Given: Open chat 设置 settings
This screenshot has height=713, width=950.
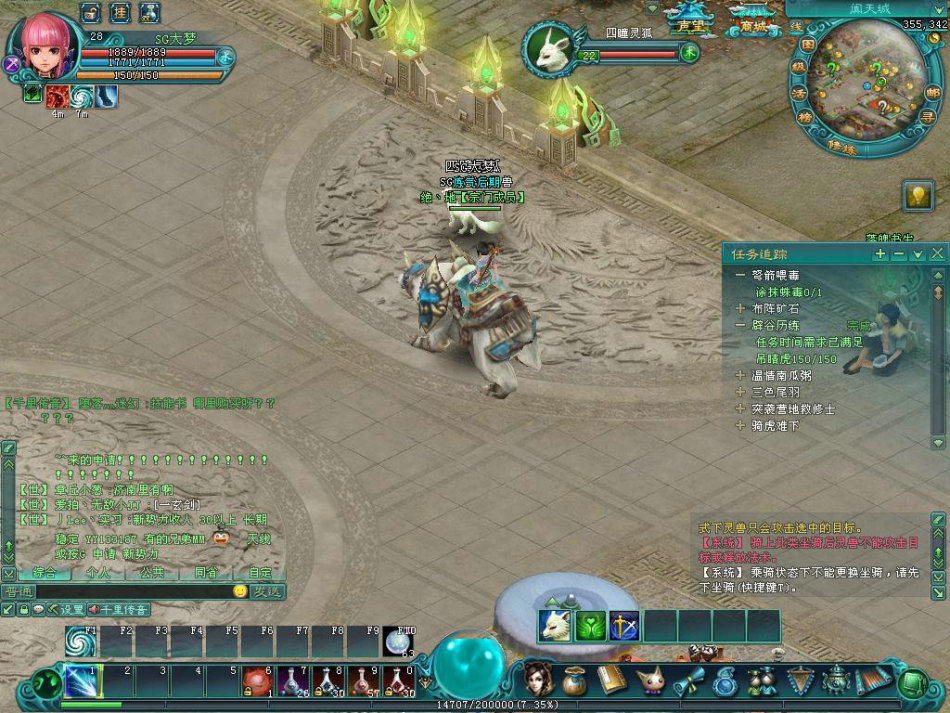Looking at the screenshot, I should click(x=66, y=609).
